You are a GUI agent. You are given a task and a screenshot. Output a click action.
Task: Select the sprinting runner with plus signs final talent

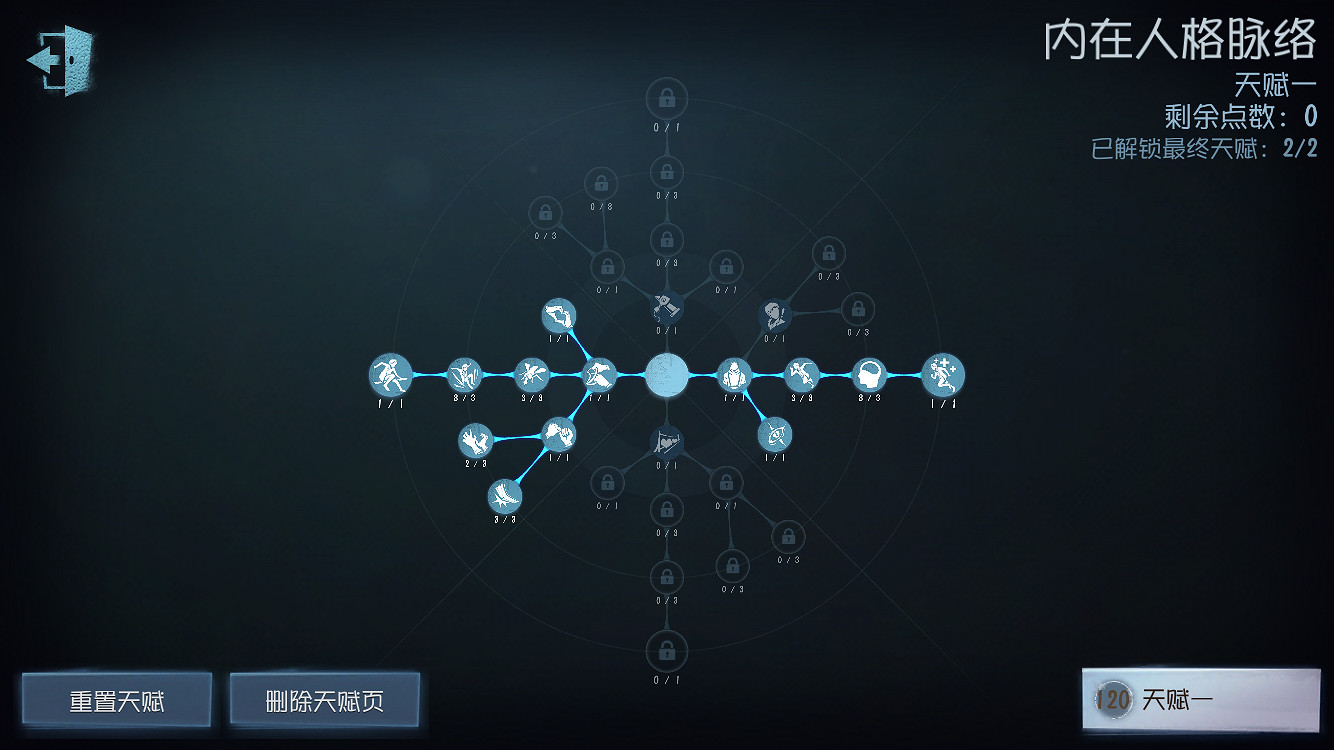tap(940, 374)
